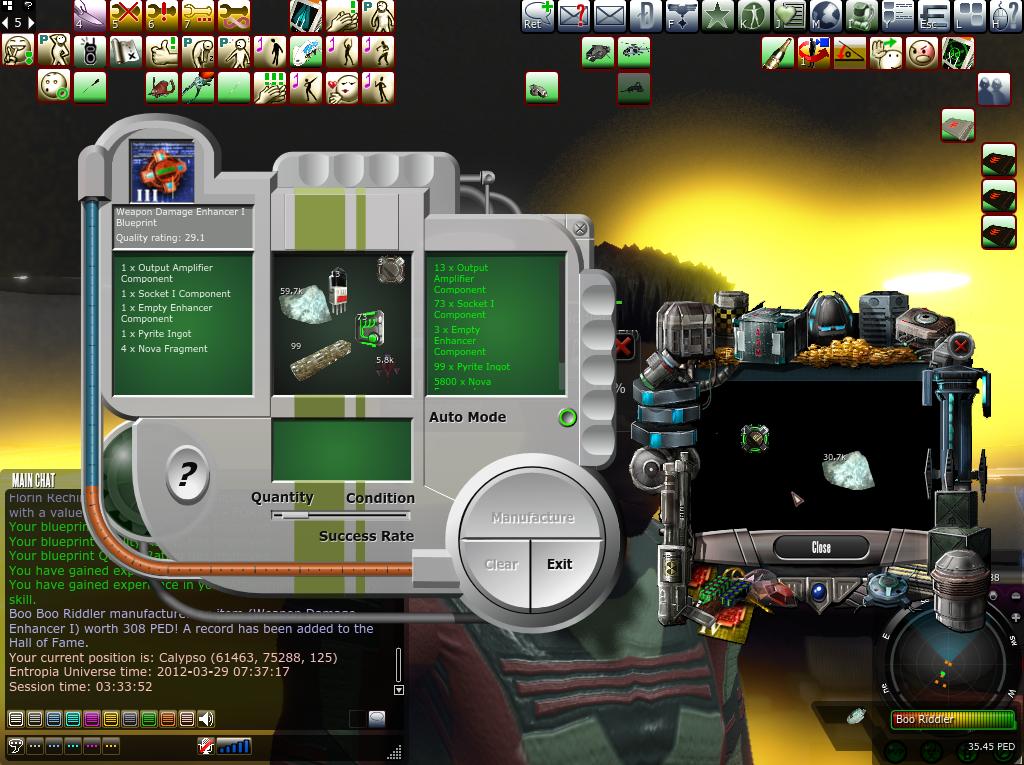
Task: Select the 30.7k ore stack in storage
Action: click(x=848, y=468)
